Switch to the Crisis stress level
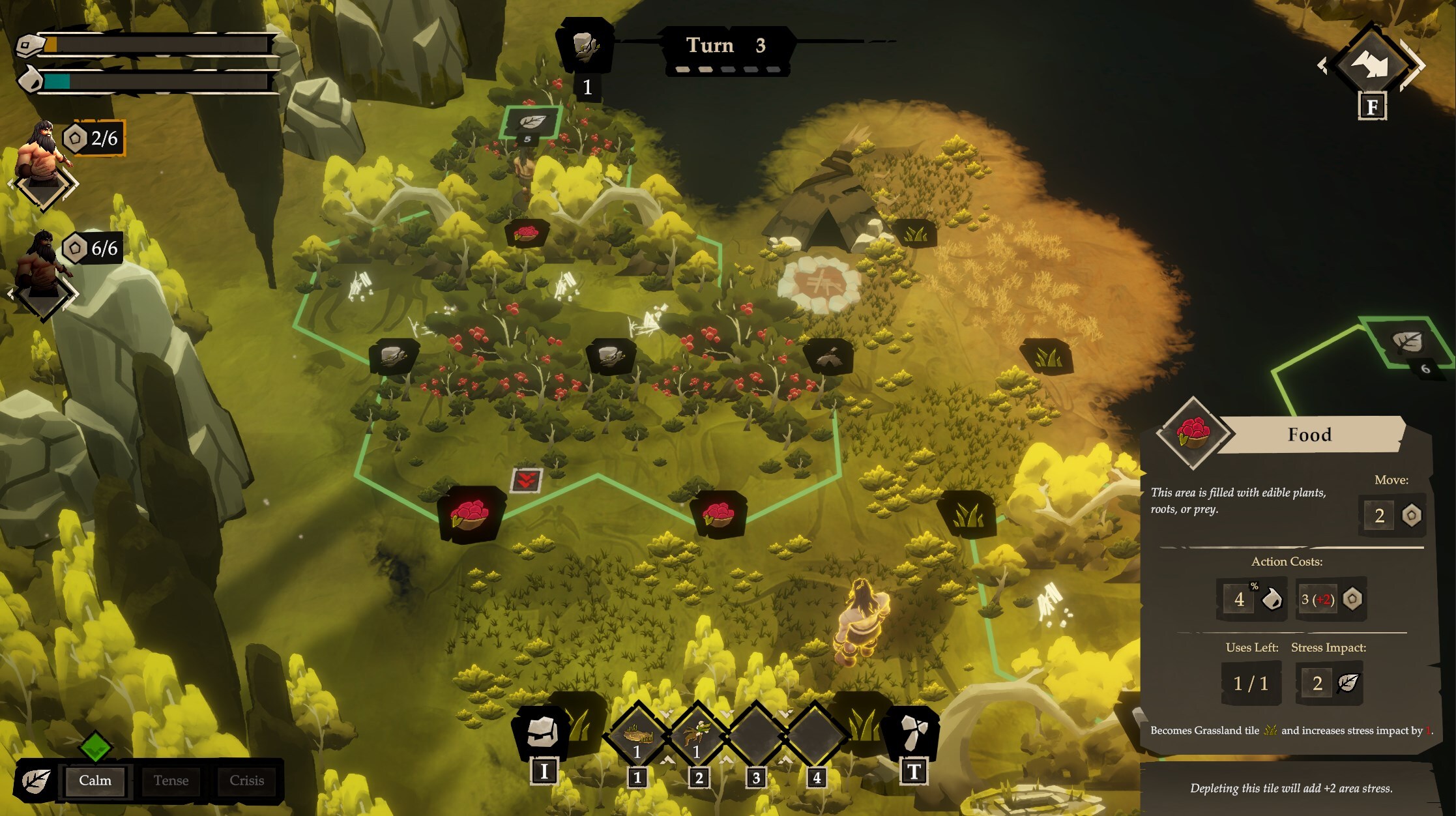The height and width of the screenshot is (816, 1456). 246,781
